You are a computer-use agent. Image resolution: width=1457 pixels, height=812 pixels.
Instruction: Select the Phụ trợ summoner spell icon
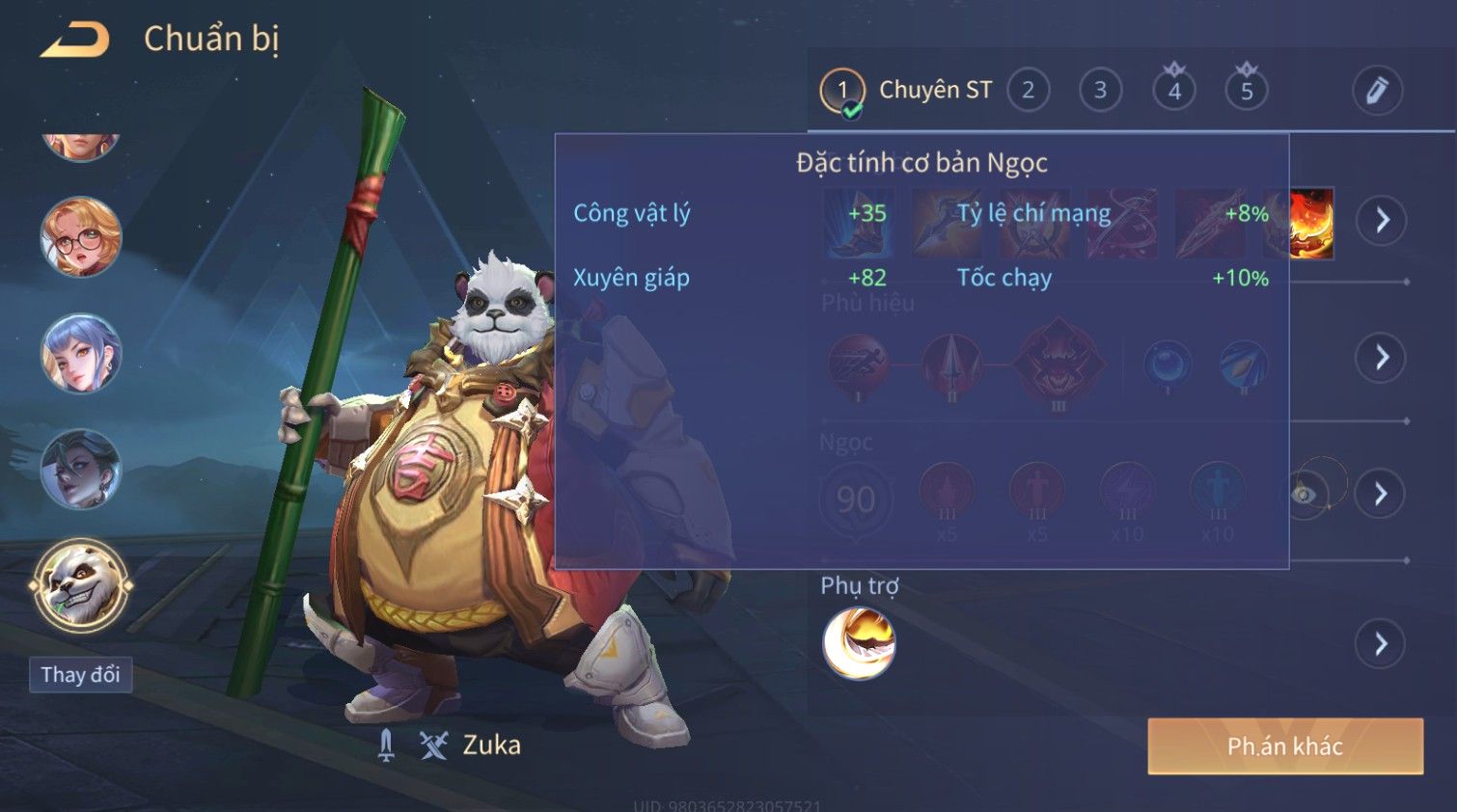click(x=859, y=643)
